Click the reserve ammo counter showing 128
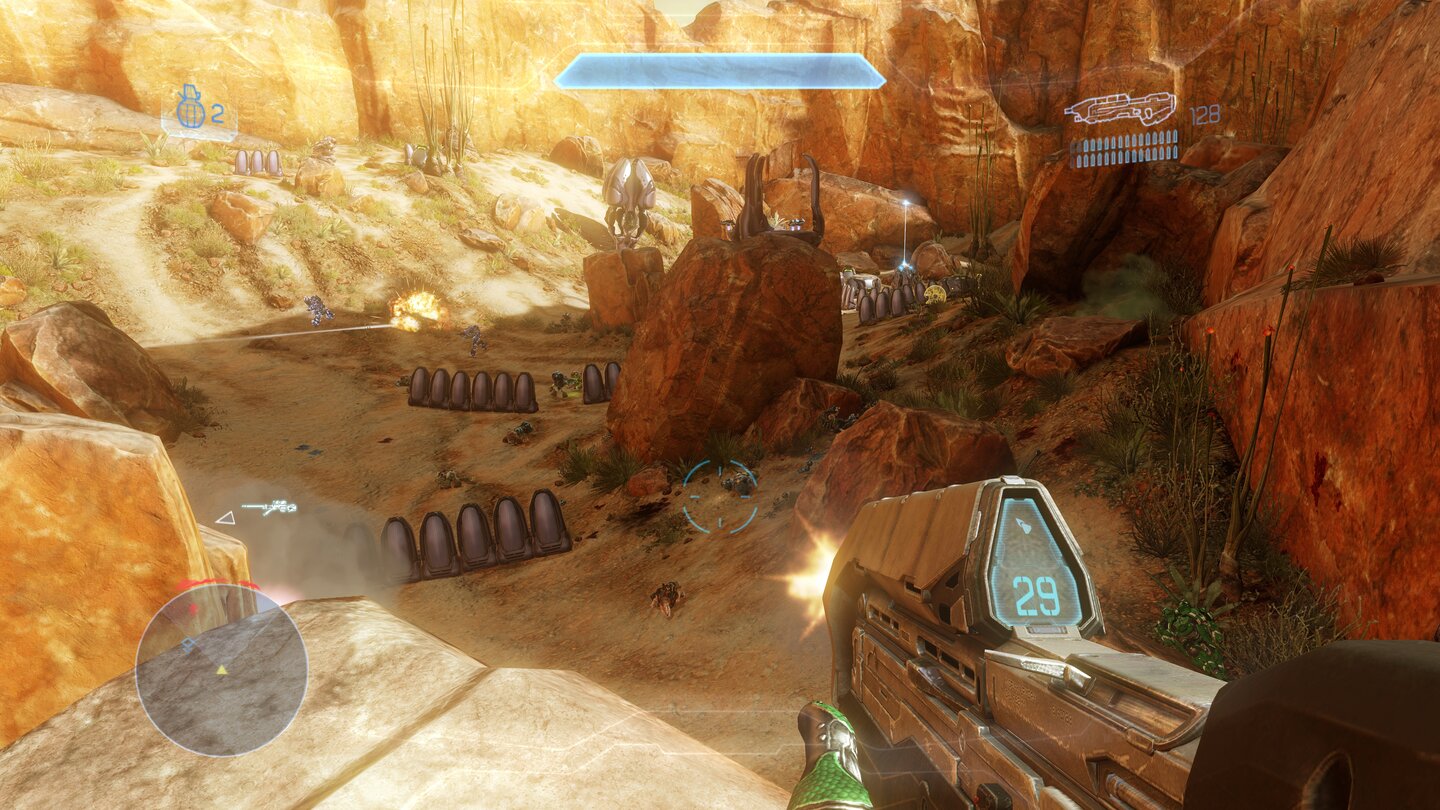 pos(1203,115)
